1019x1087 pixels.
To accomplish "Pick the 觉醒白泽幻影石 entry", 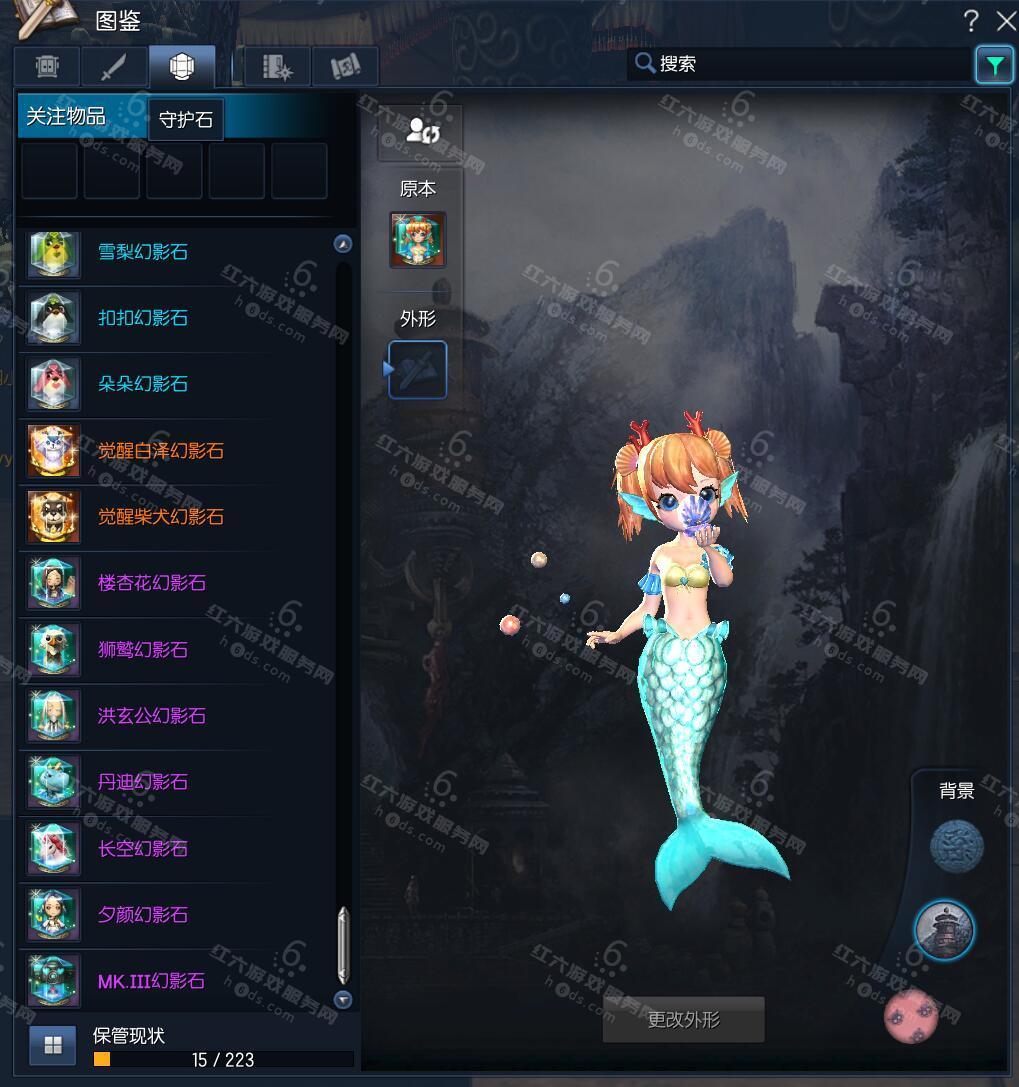I will [160, 451].
